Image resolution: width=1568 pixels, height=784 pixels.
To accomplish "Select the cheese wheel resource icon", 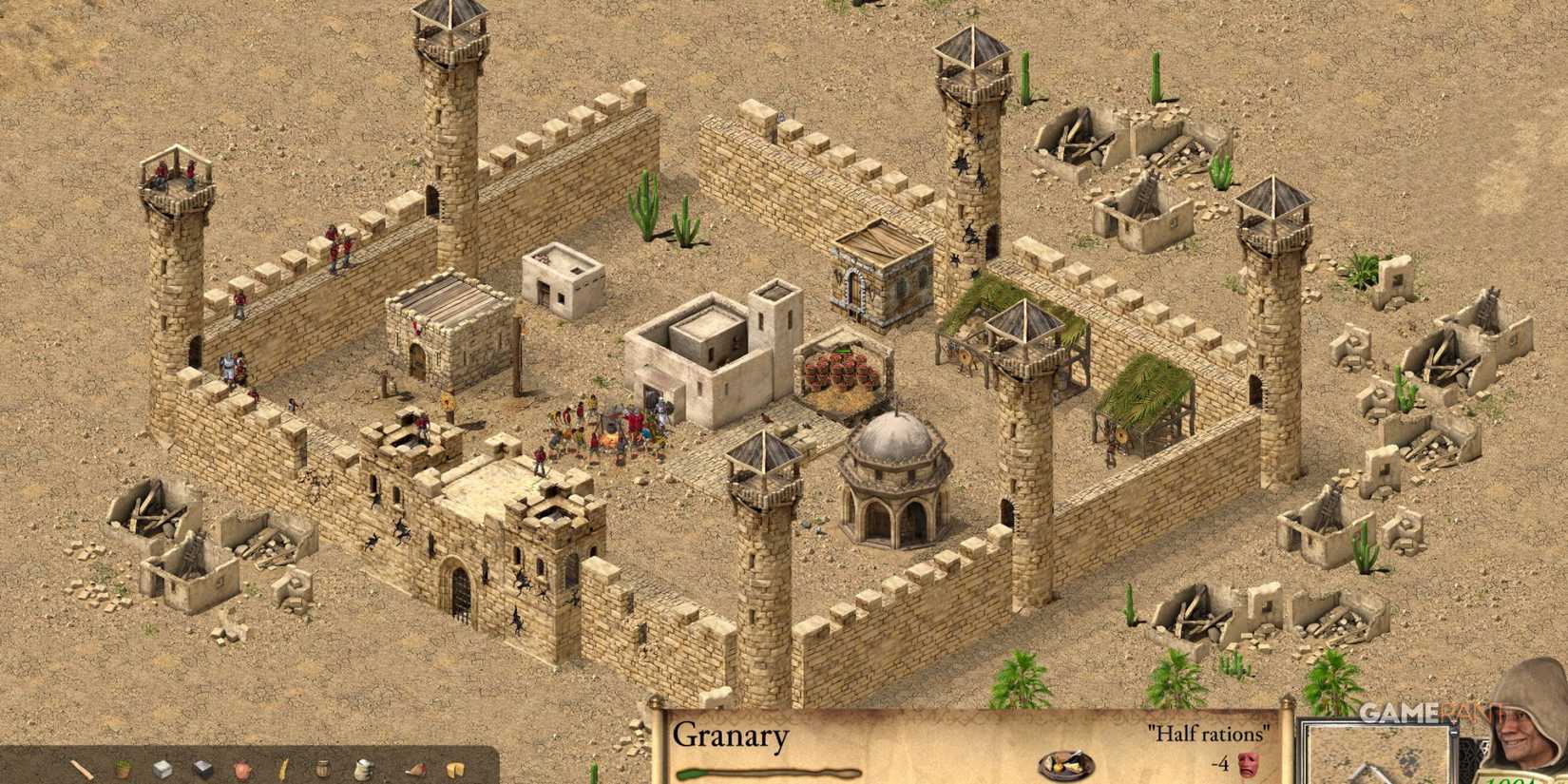I will (453, 768).
